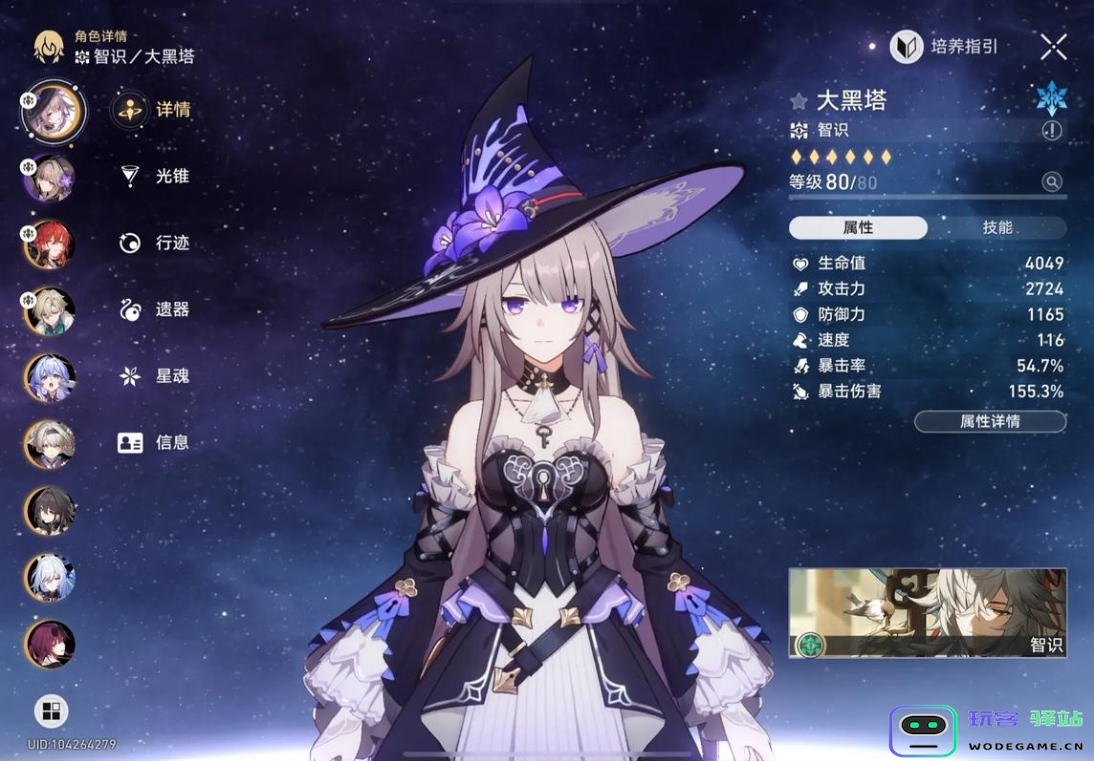Image resolution: width=1094 pixels, height=761 pixels.
Task: Click the ice element snowflake icon
Action: click(x=1051, y=98)
